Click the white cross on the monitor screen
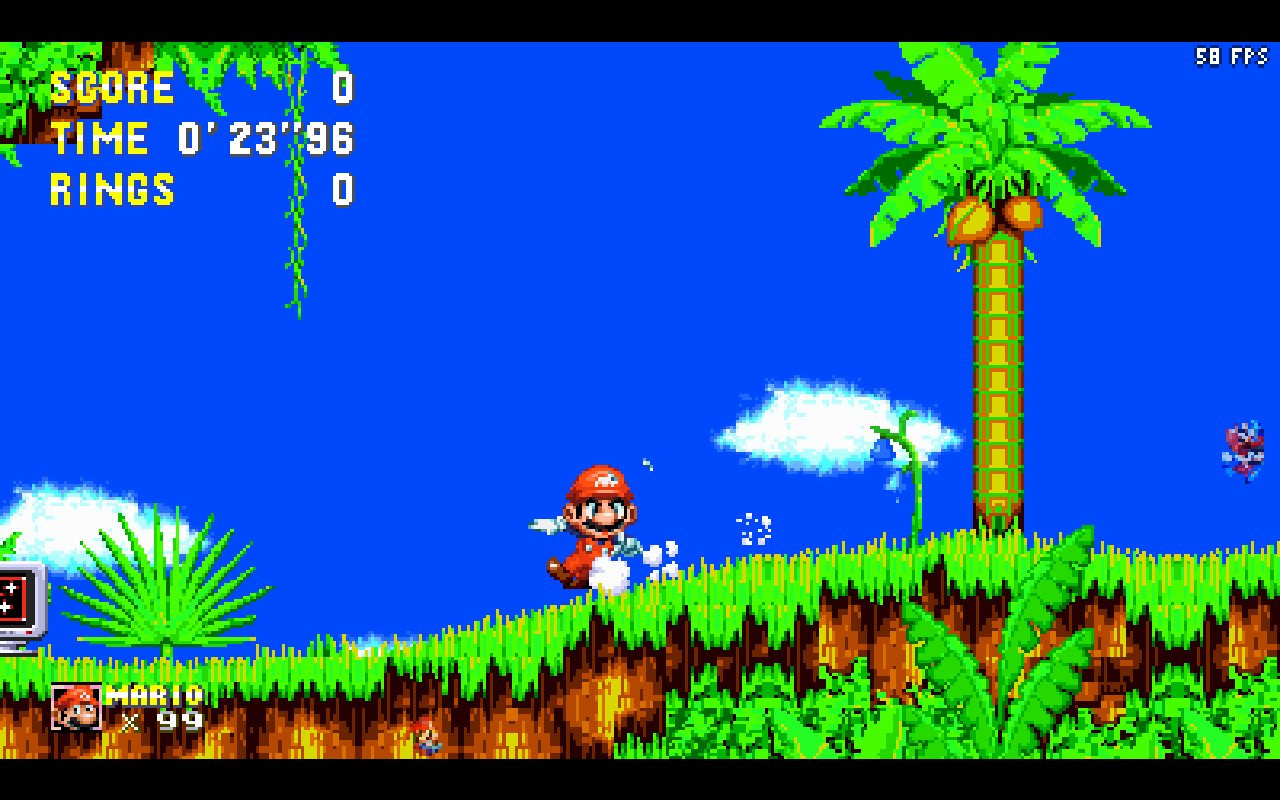Screen dimensions: 1280x800 tap(10, 588)
